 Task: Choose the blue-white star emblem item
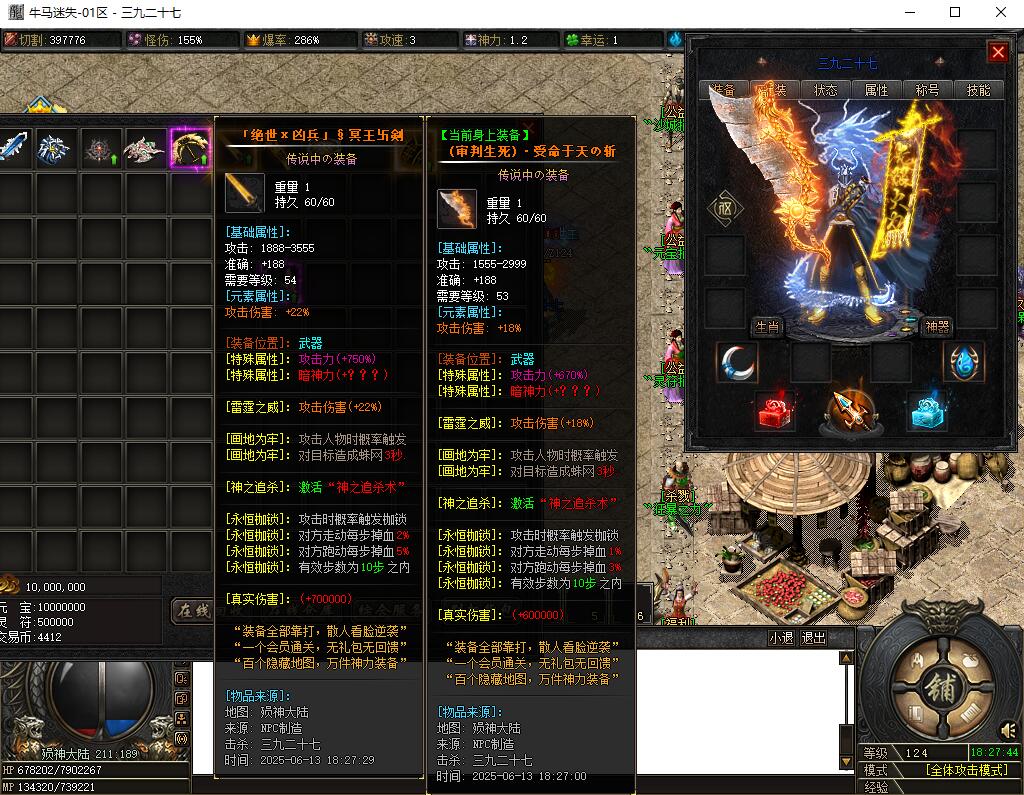(56, 149)
